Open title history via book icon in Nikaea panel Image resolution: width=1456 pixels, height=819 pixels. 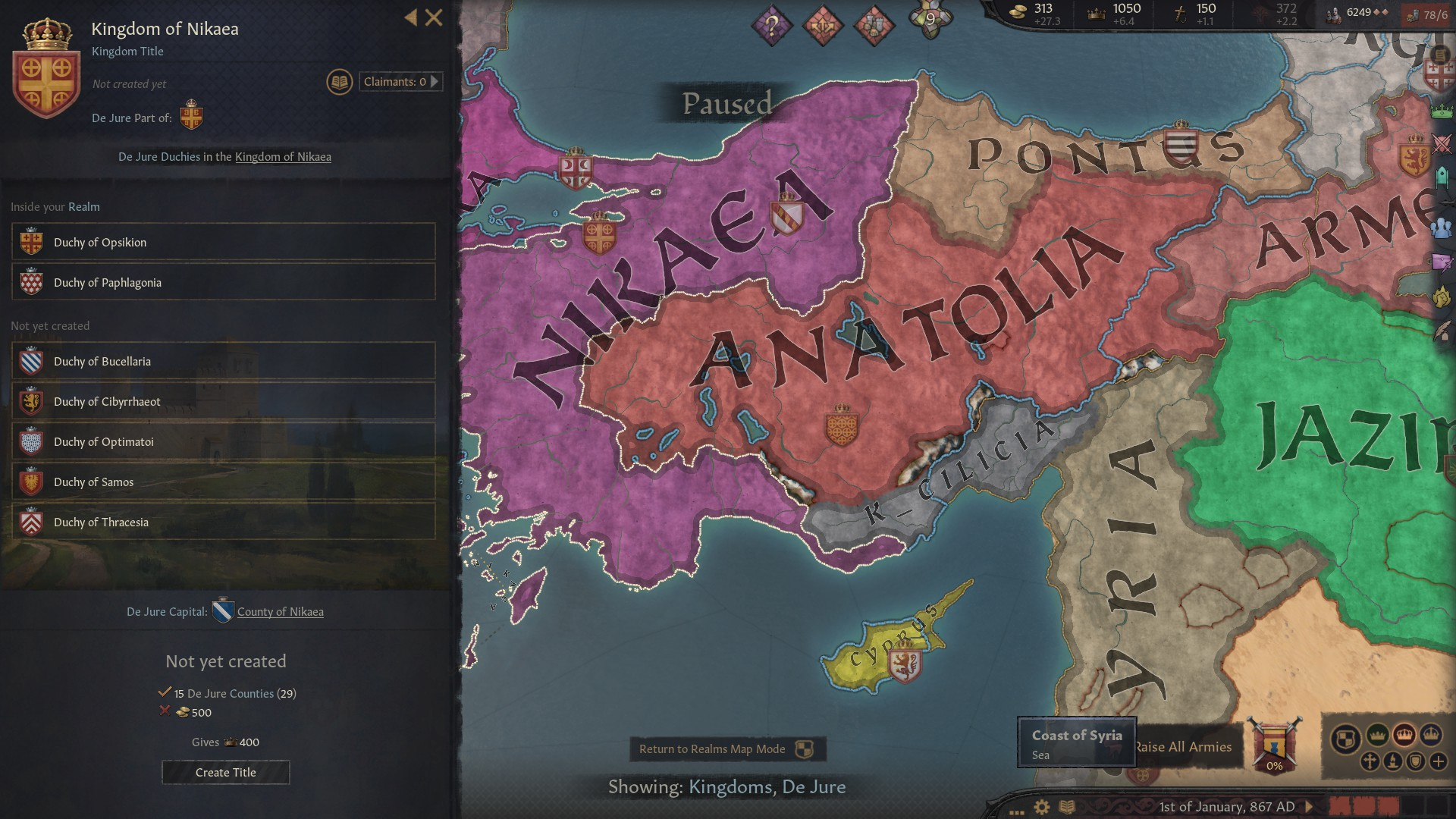coord(339,80)
